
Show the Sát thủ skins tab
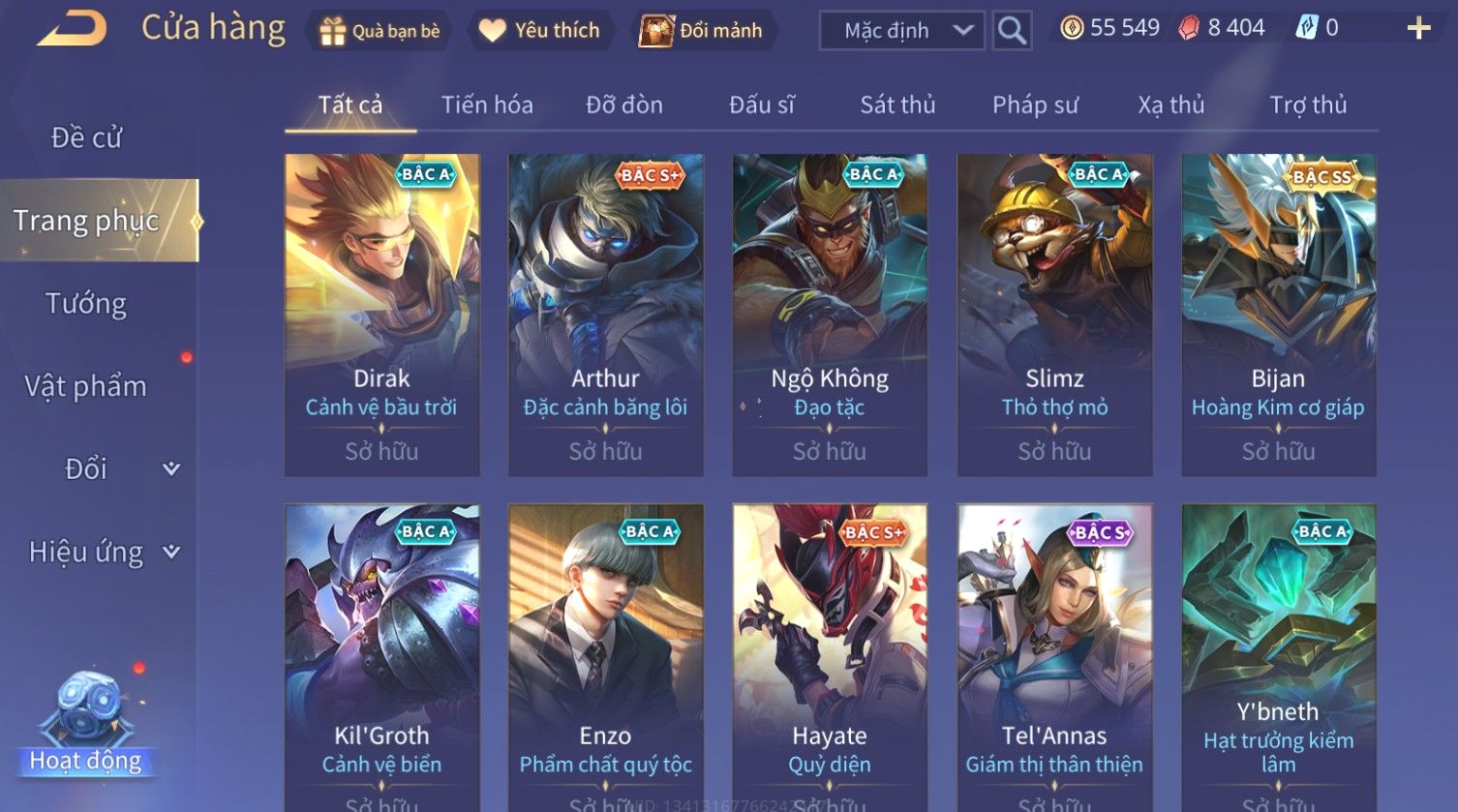pos(897,105)
